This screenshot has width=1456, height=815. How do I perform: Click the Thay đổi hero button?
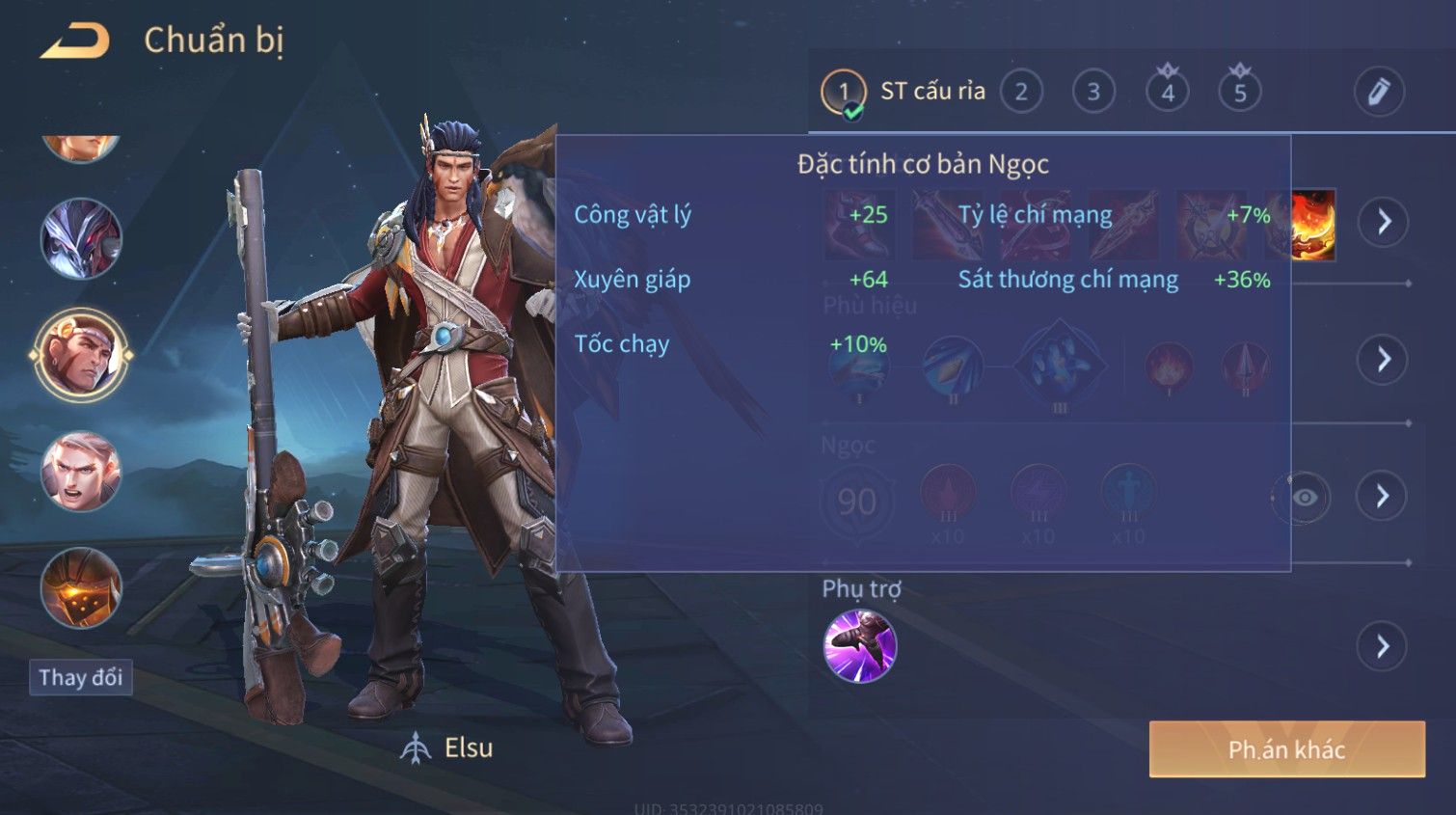[x=81, y=677]
